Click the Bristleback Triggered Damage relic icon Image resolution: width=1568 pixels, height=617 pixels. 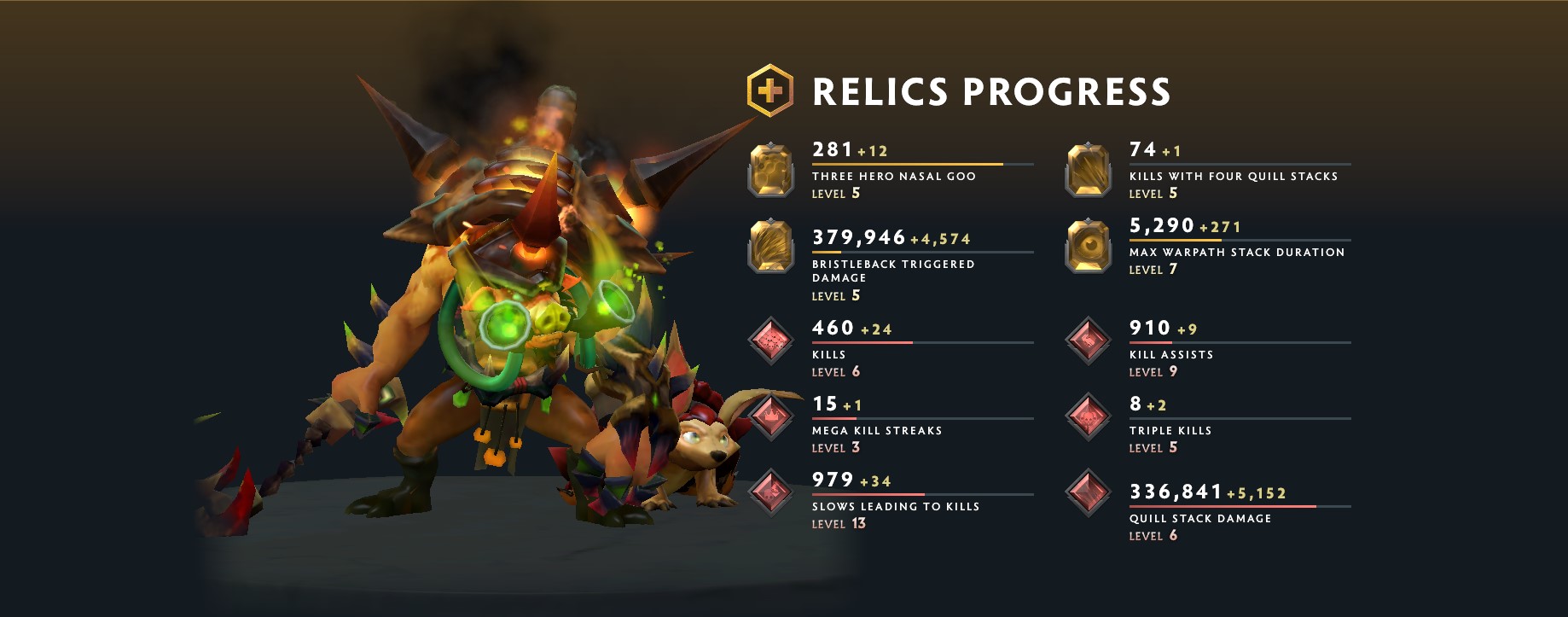(770, 246)
